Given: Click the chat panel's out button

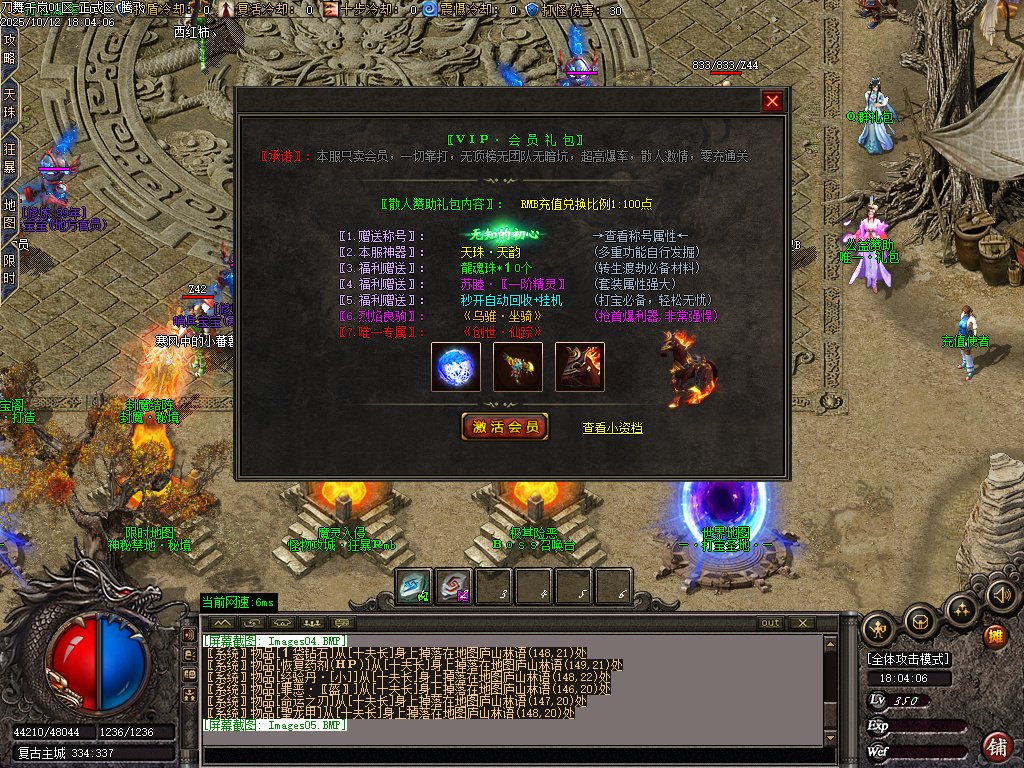Looking at the screenshot, I should click(770, 623).
